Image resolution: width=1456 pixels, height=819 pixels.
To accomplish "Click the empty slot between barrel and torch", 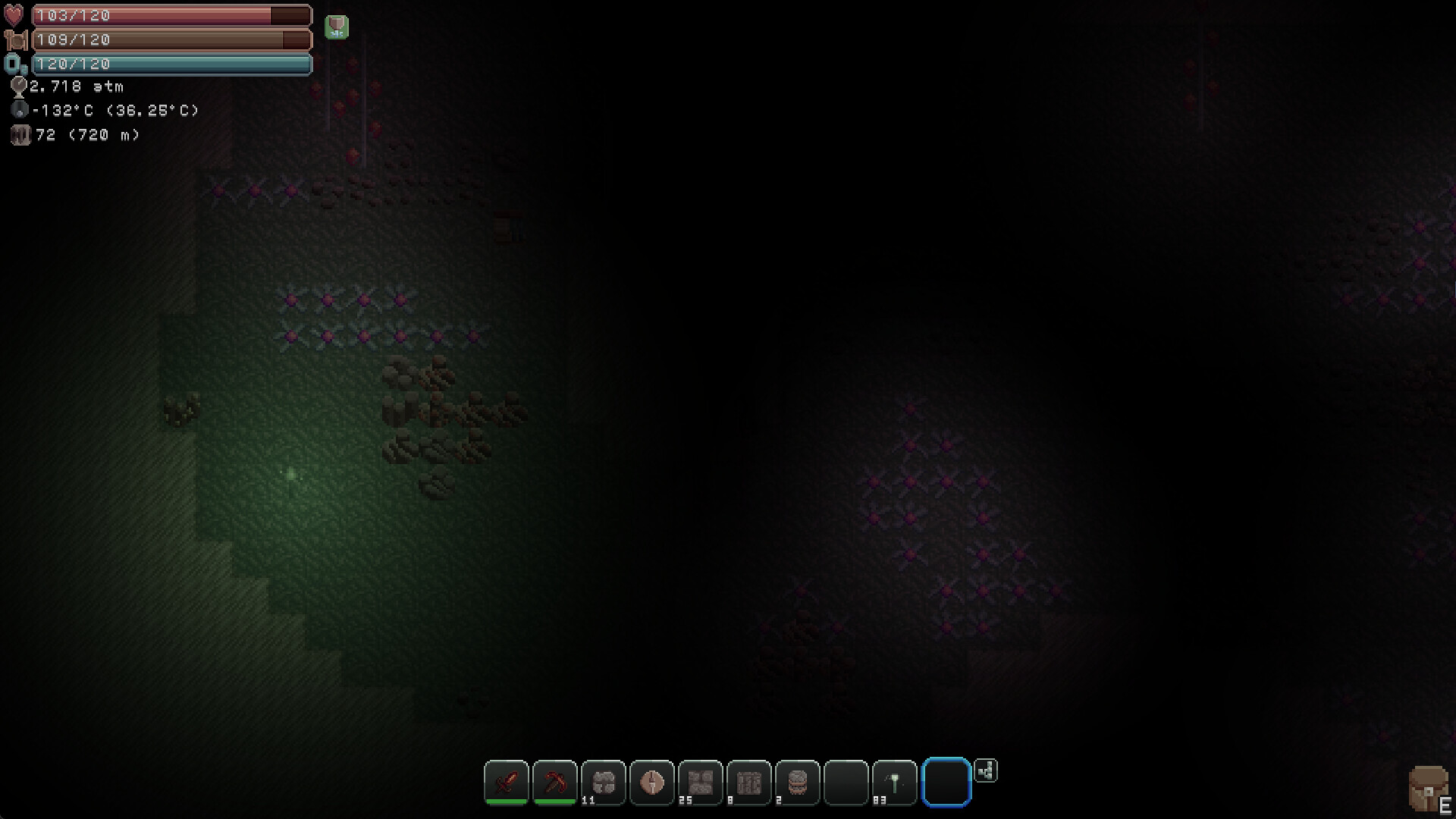I will (847, 783).
